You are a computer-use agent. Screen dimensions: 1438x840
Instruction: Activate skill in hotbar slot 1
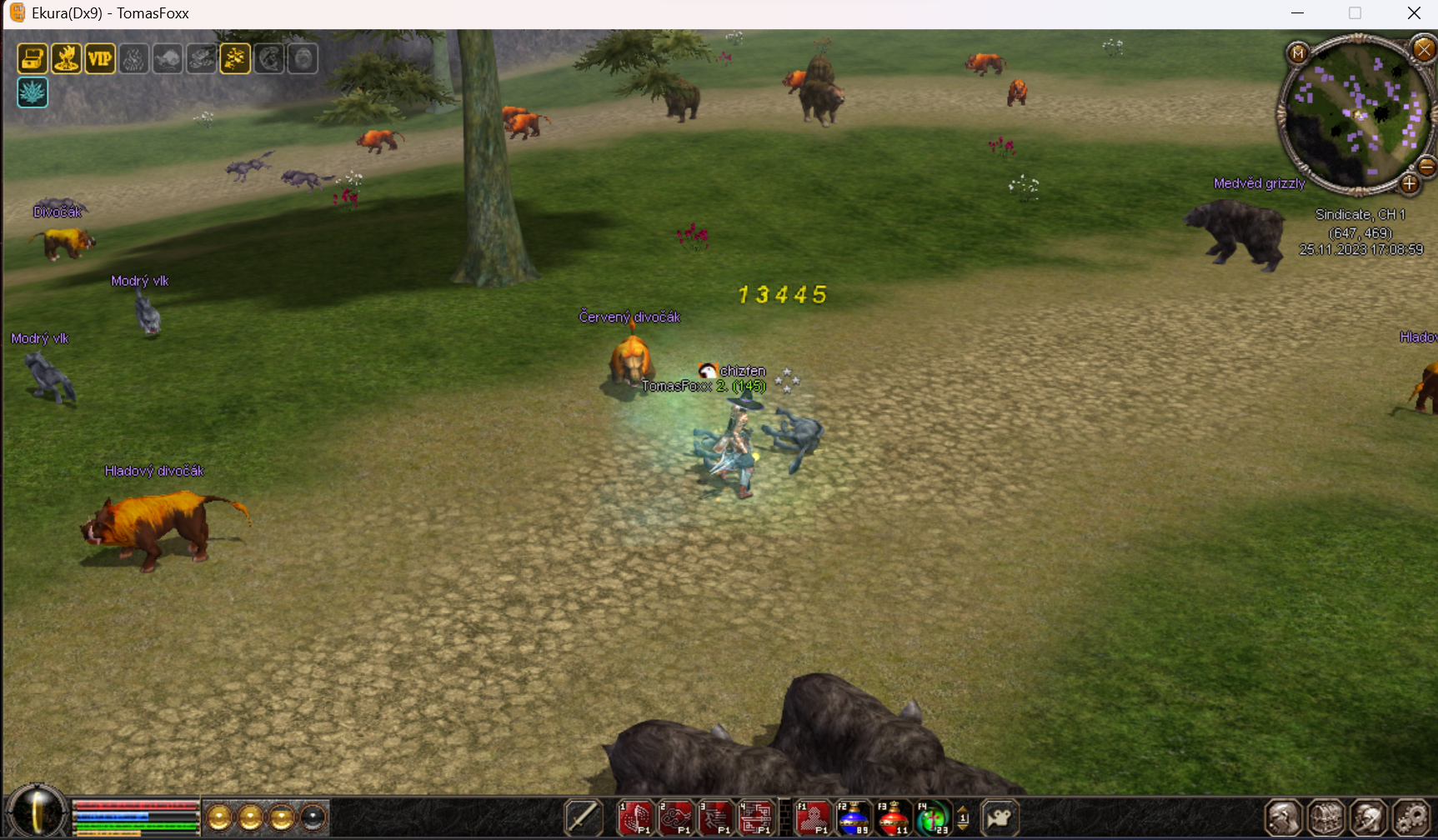pos(635,817)
